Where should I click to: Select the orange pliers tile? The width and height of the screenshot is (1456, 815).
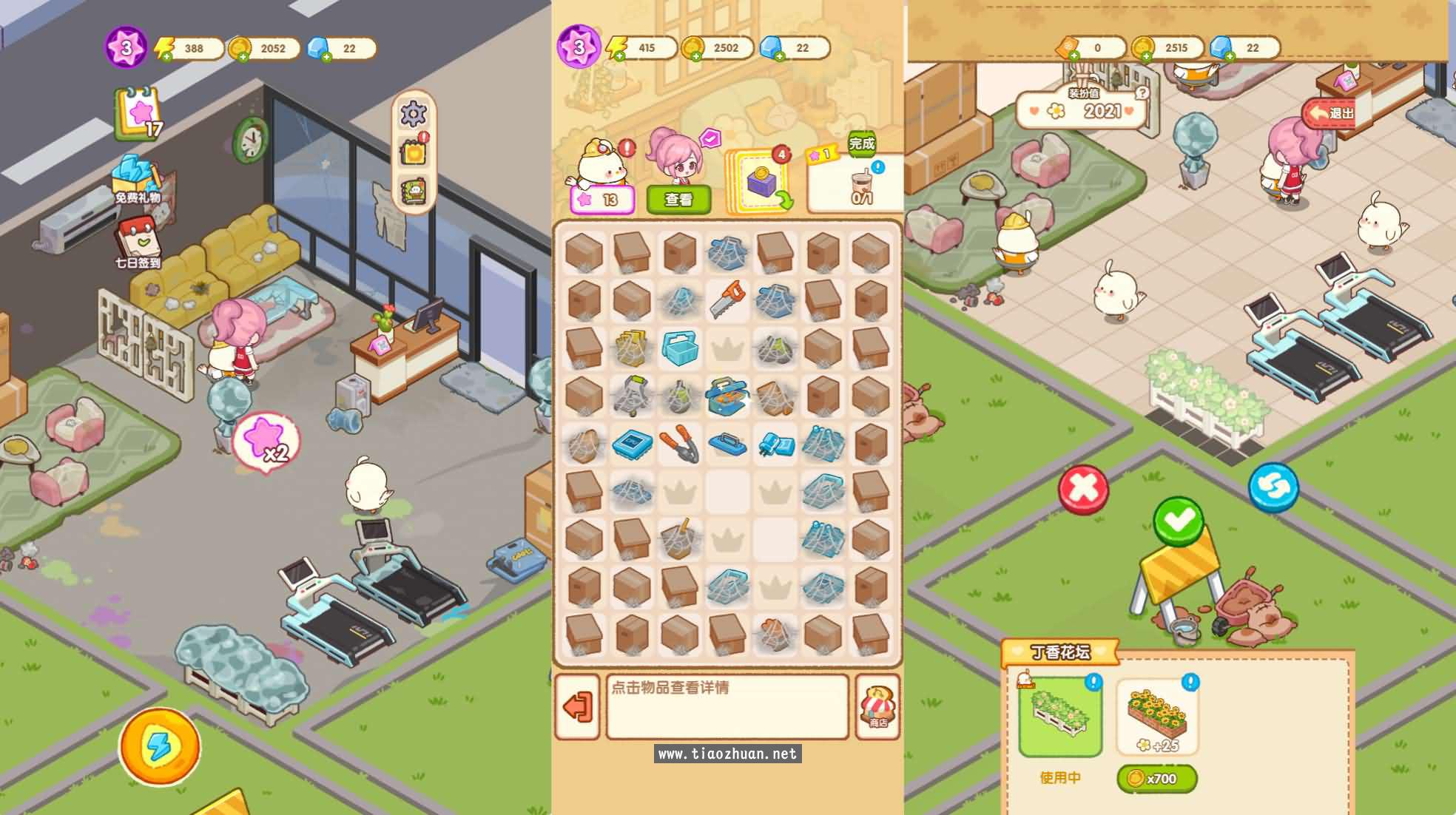pos(679,444)
